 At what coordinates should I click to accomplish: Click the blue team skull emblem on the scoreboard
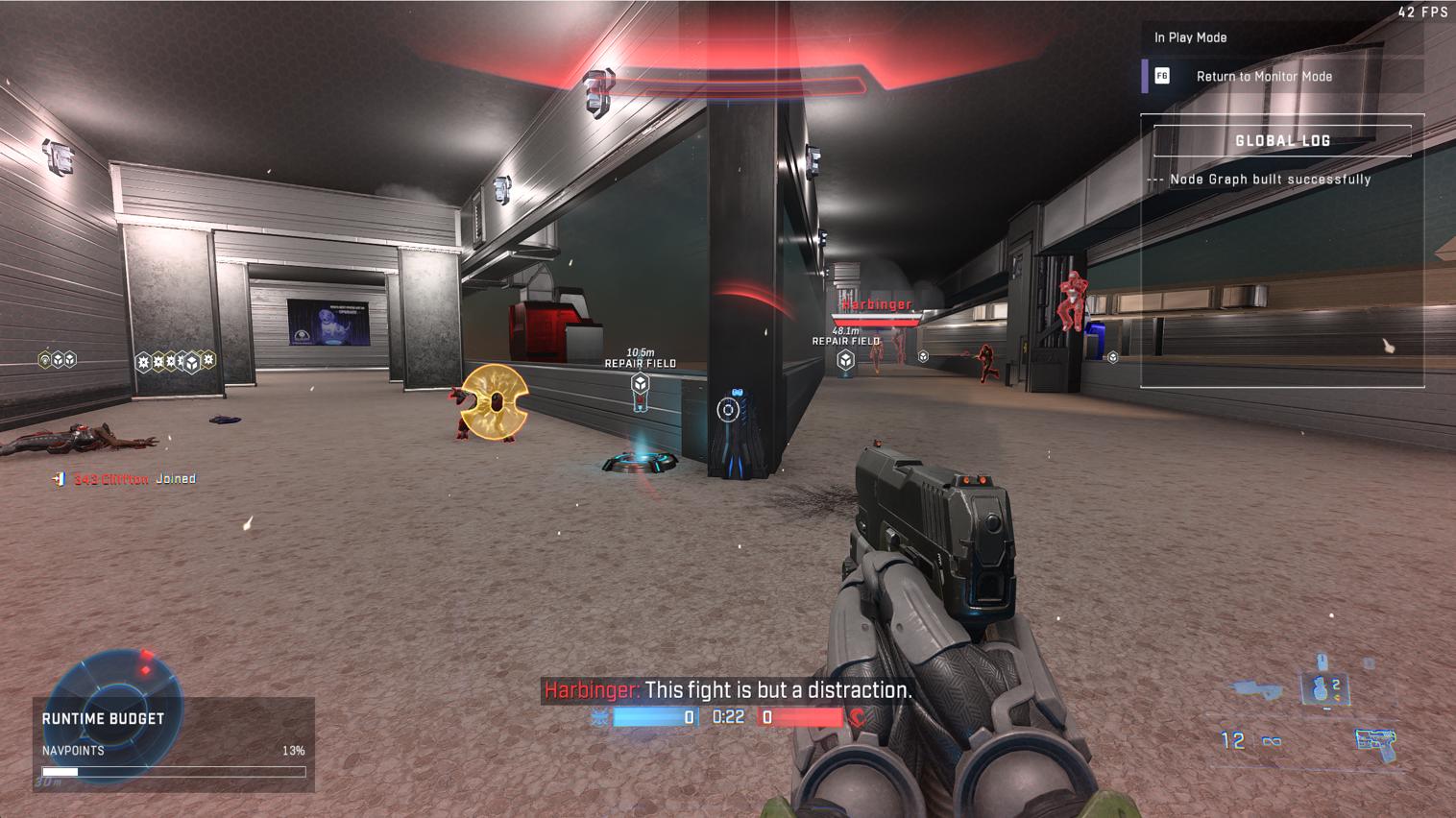tap(600, 715)
